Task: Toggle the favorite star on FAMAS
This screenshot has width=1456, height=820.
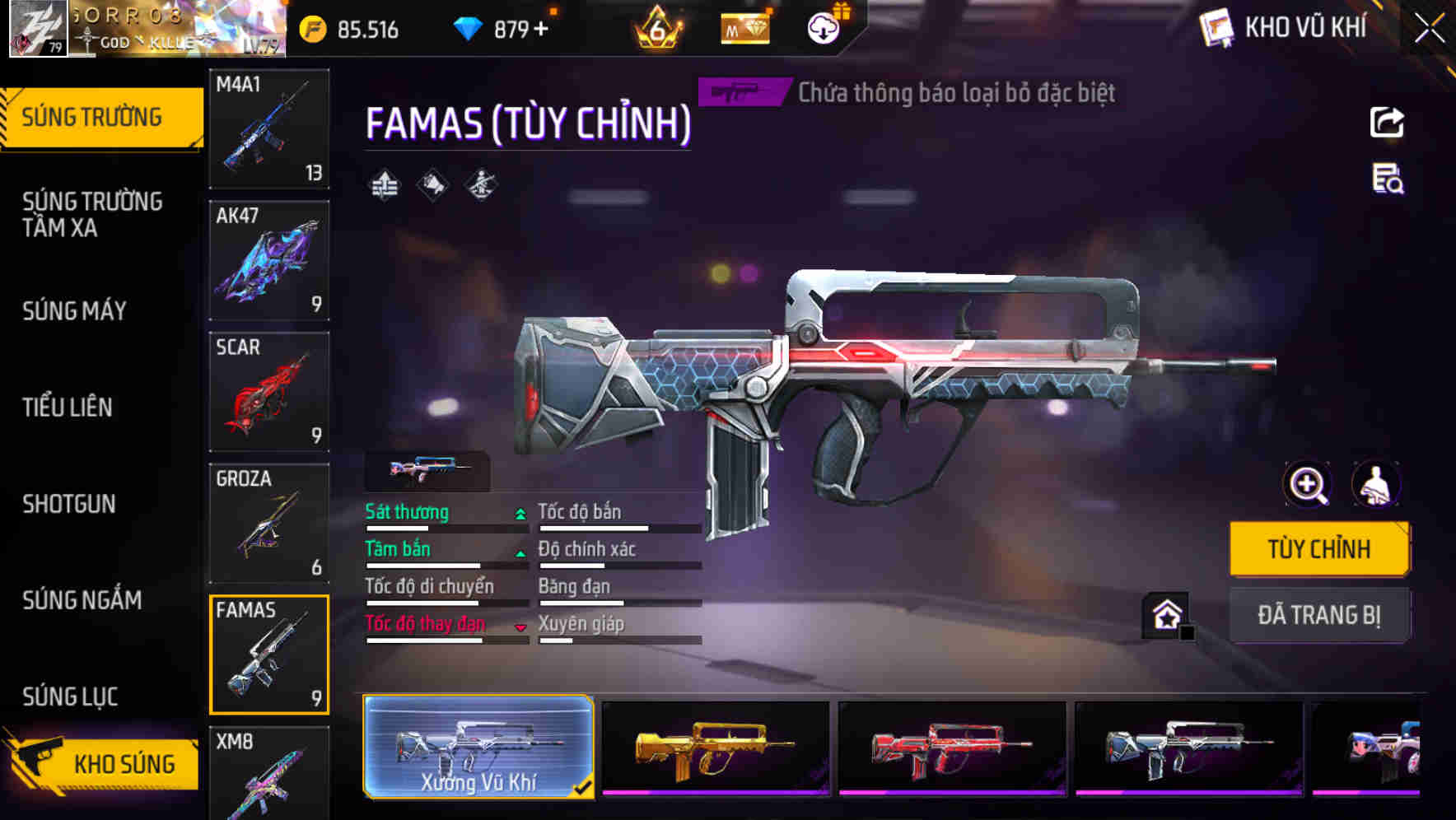Action: coord(1166,613)
